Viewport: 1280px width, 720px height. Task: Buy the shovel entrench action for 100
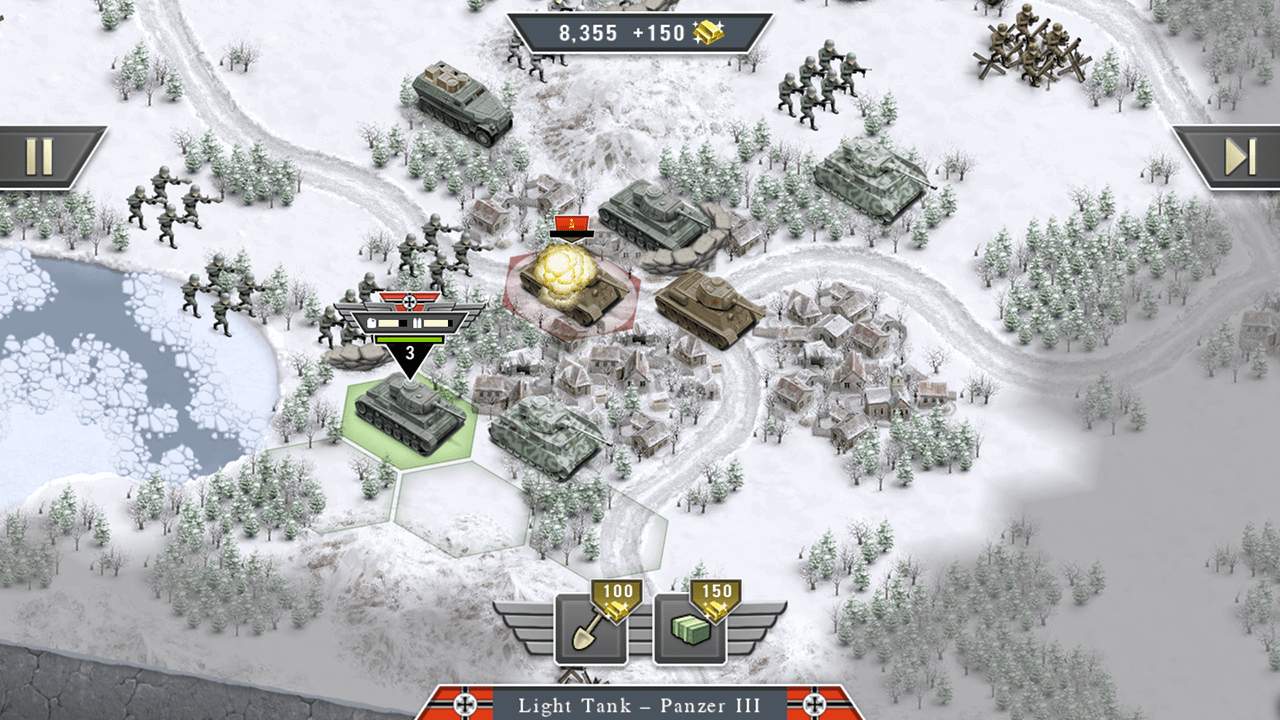coord(590,629)
